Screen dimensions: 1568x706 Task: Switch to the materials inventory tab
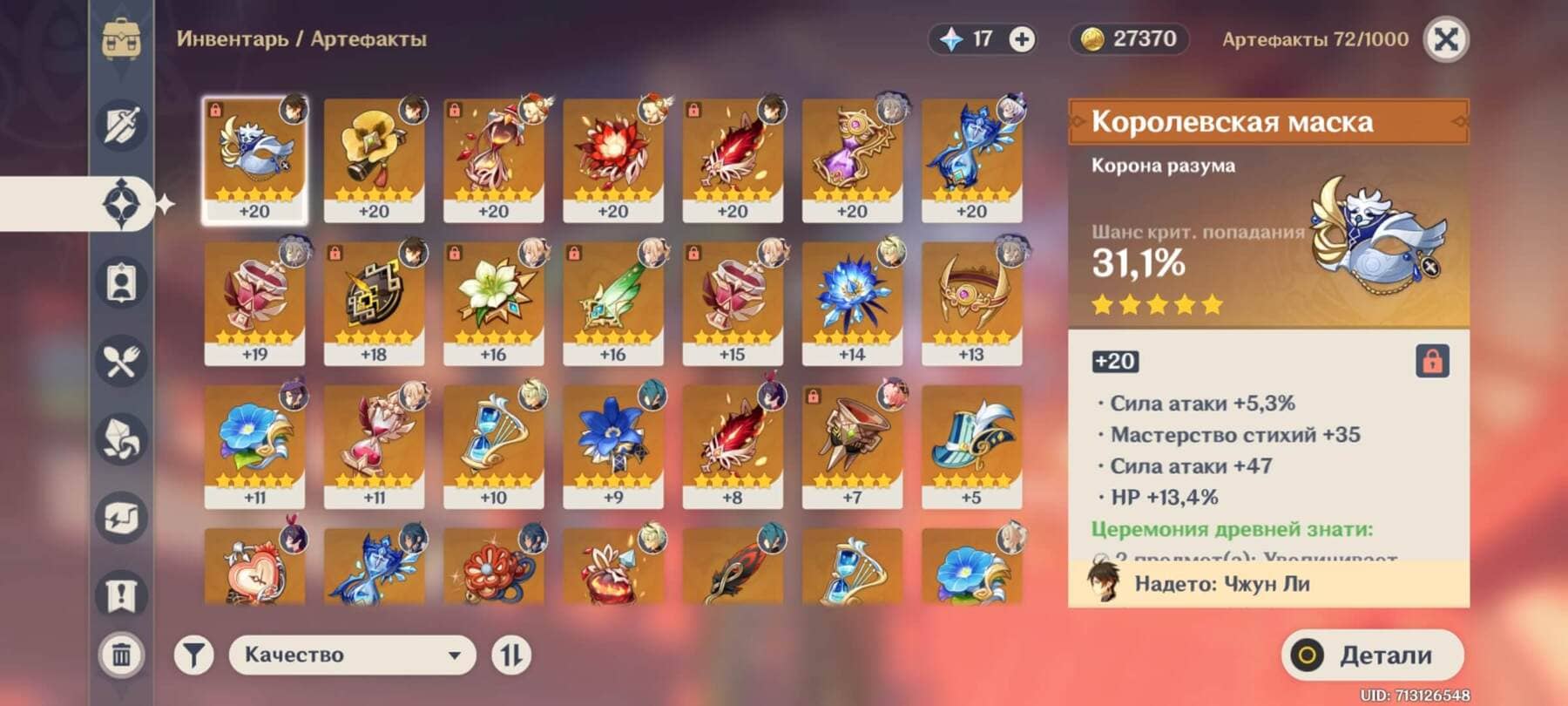pos(122,438)
